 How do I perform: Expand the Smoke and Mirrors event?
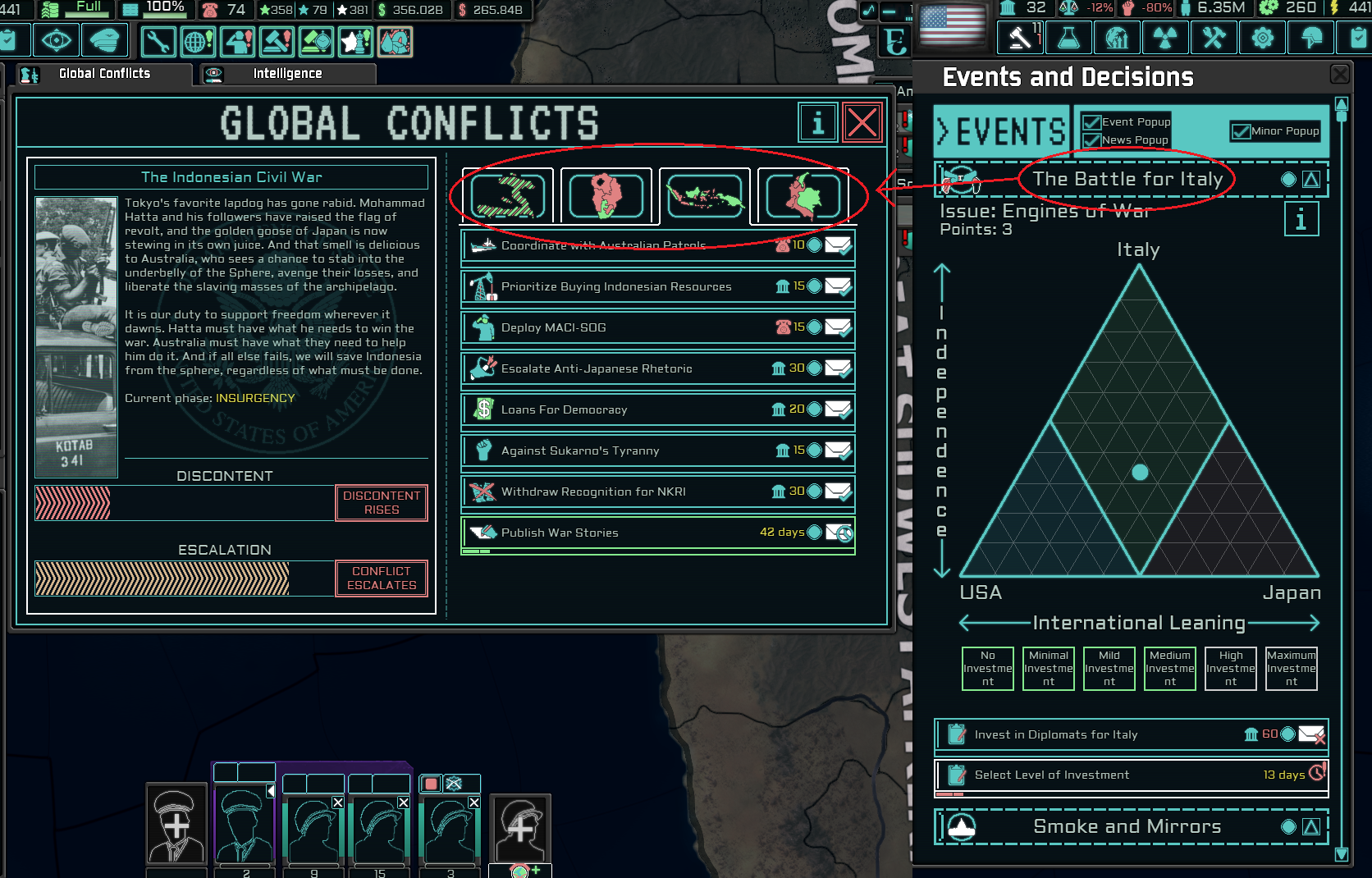(x=1311, y=827)
